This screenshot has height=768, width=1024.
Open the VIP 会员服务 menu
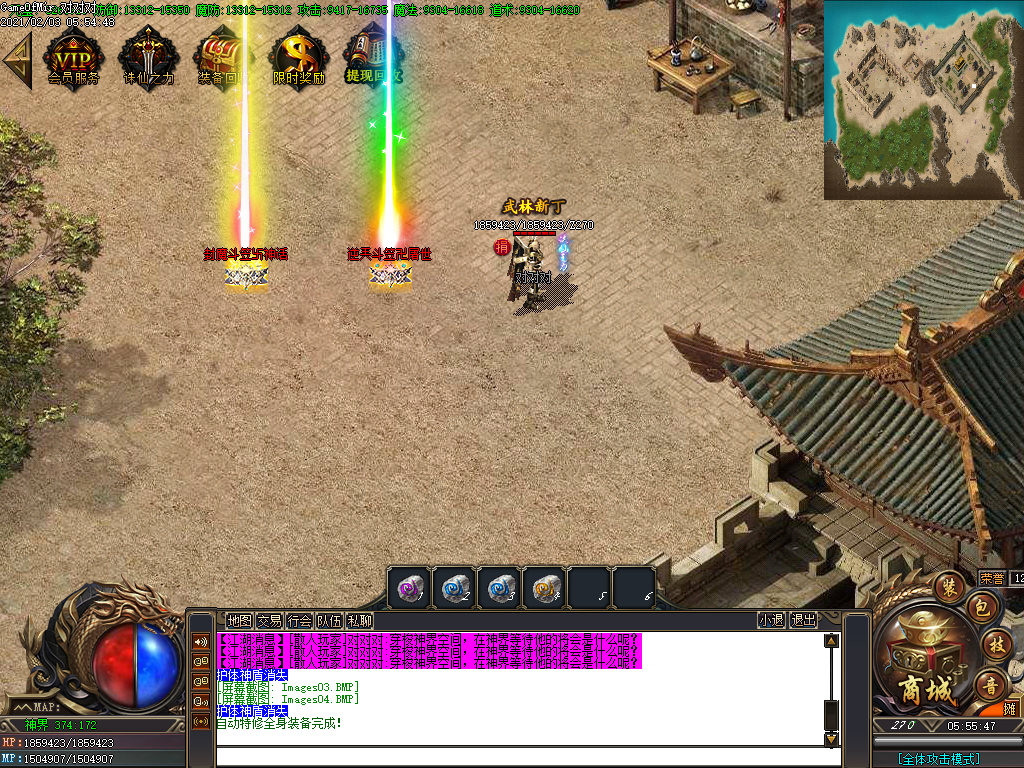pos(73,57)
